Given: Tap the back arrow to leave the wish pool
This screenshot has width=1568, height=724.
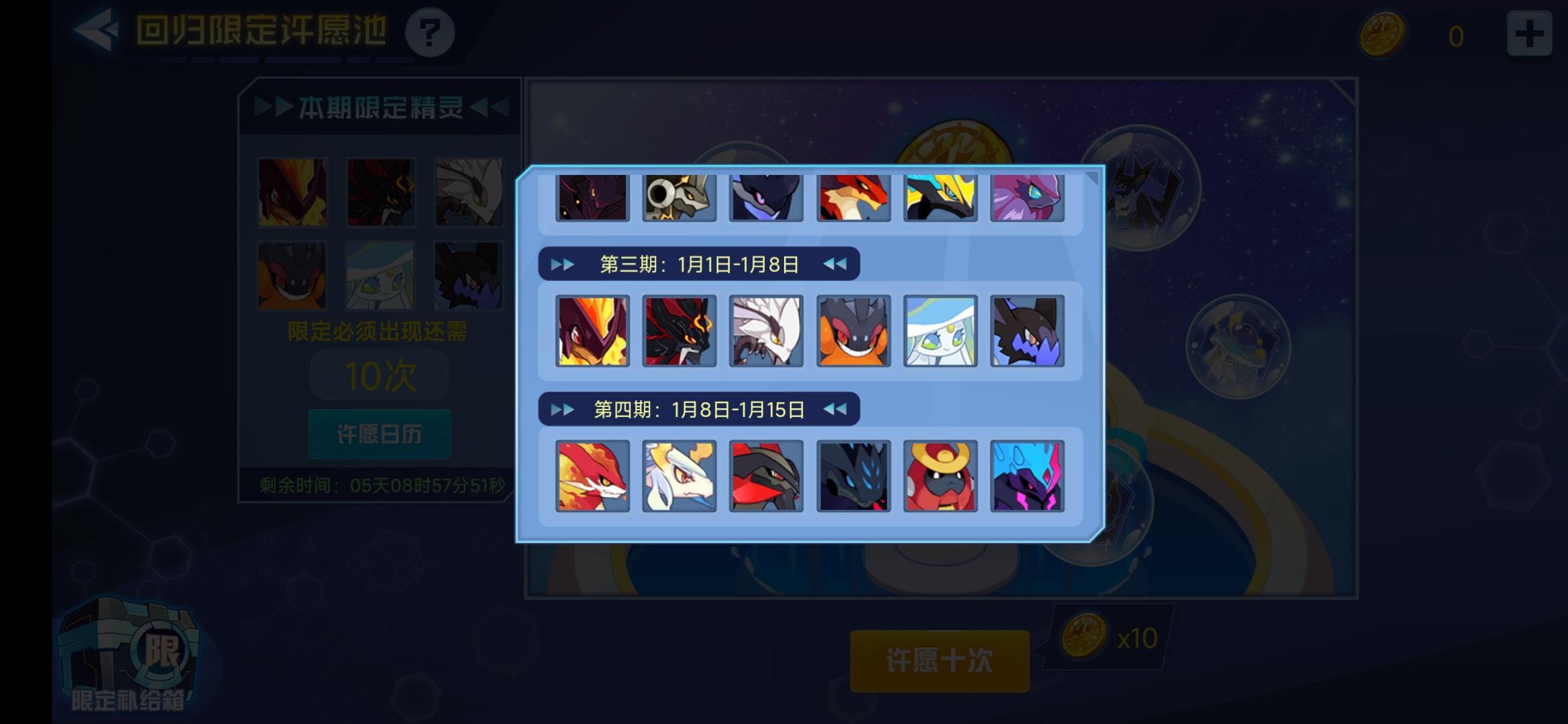Looking at the screenshot, I should tap(98, 29).
